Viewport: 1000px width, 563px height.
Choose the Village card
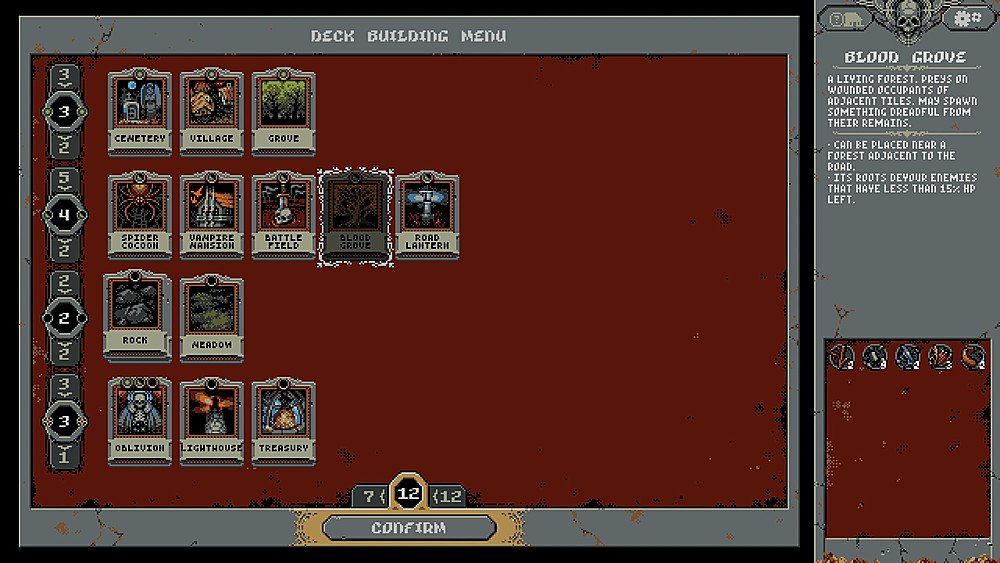(211, 110)
